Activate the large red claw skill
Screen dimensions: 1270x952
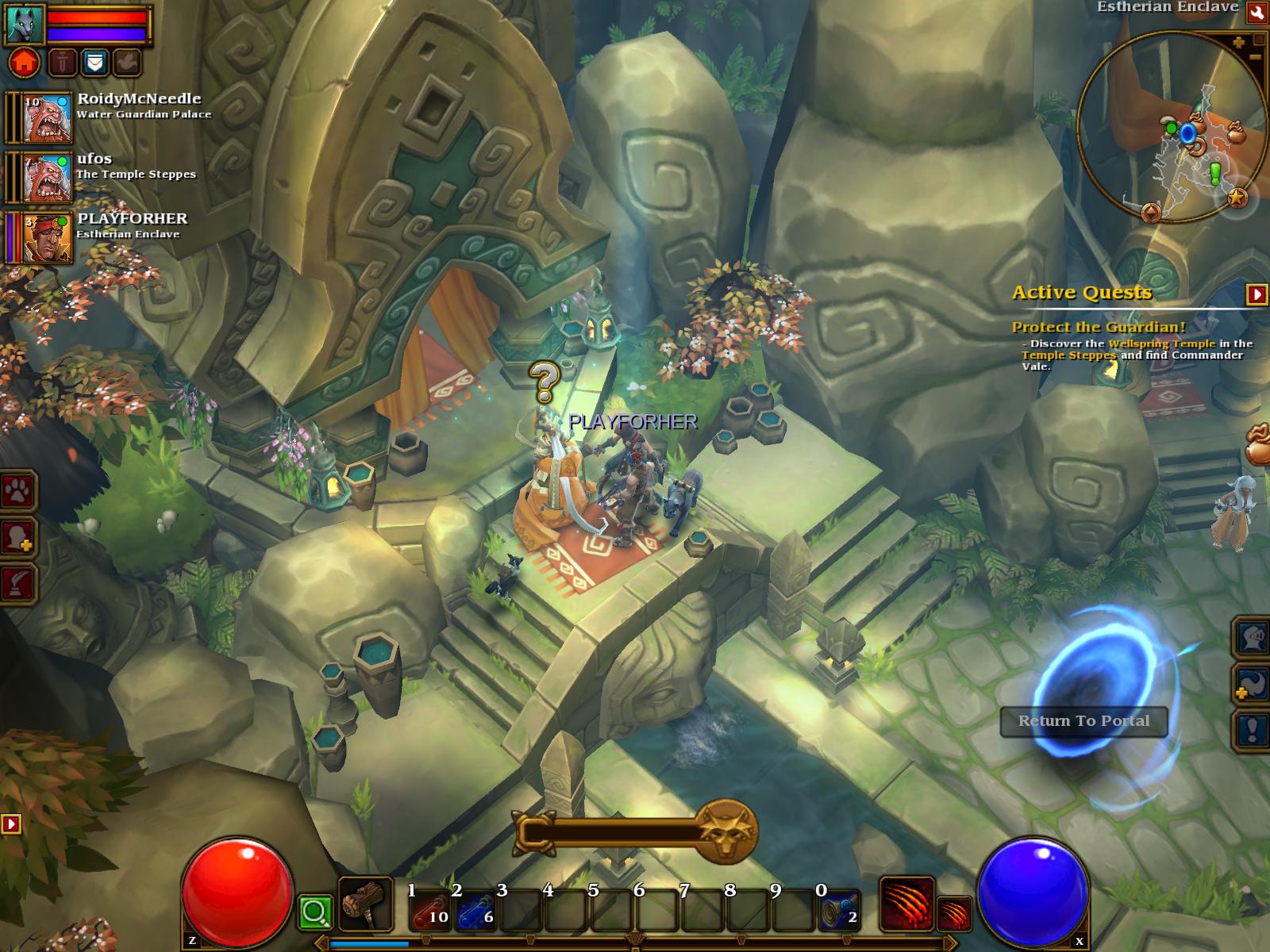pos(906,903)
